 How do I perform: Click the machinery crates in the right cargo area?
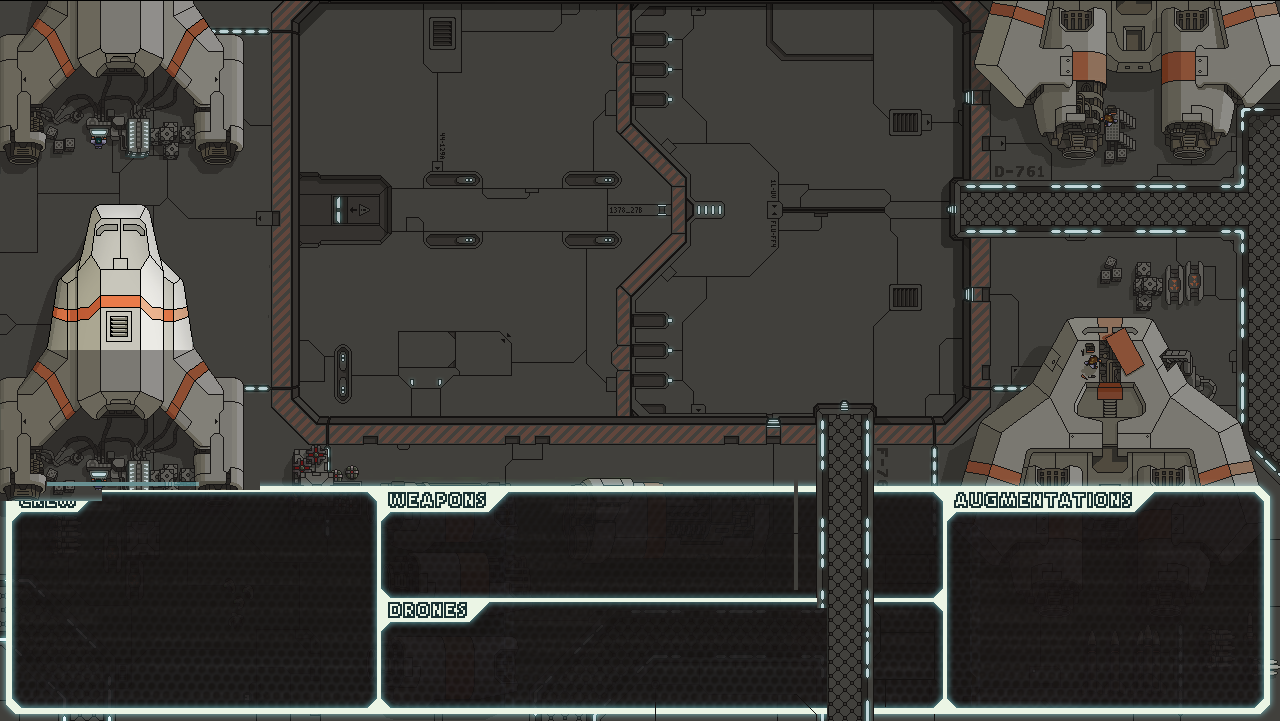(1150, 285)
